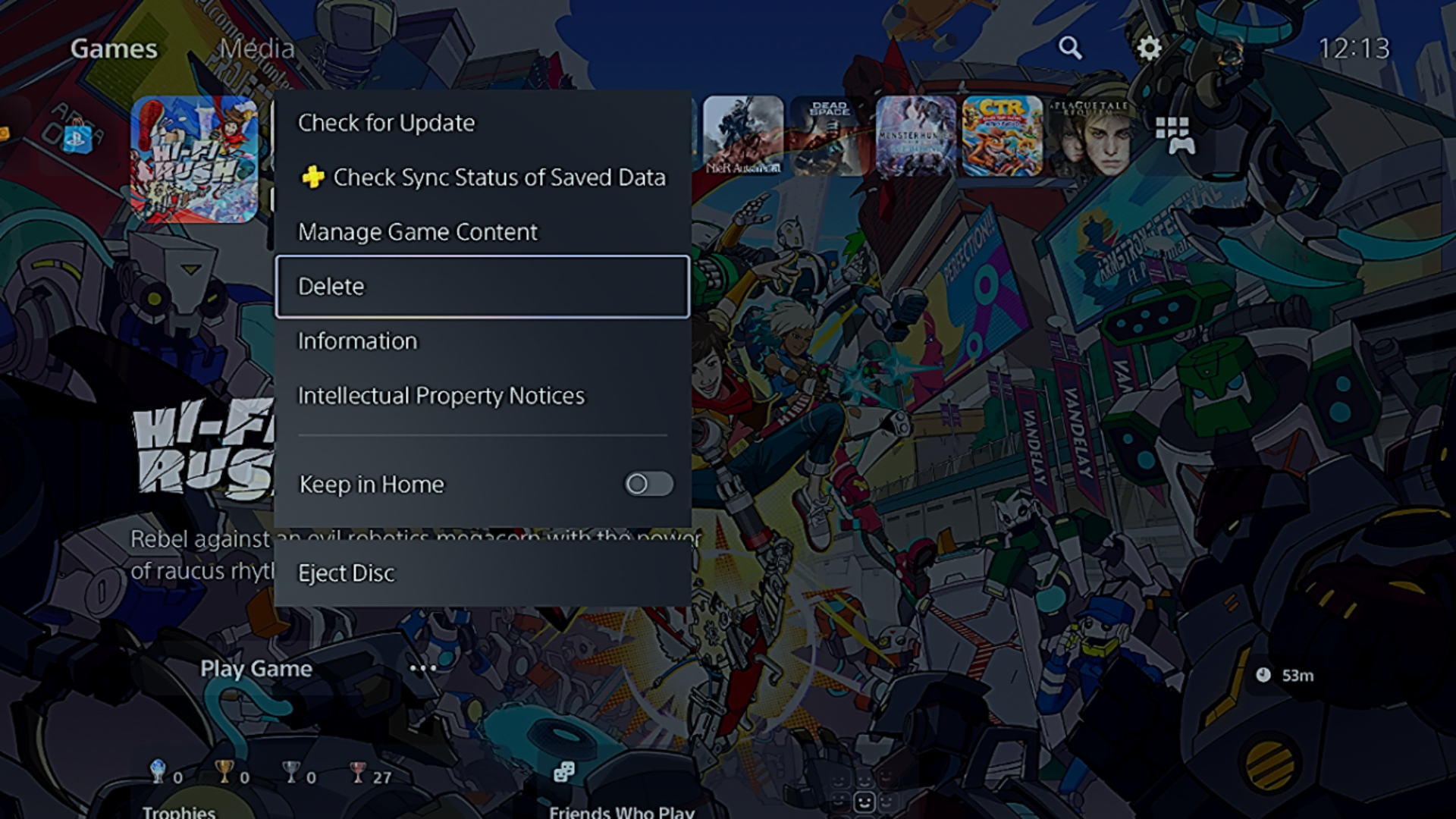Switch to the Games tab
The image size is (1456, 819).
pos(114,49)
